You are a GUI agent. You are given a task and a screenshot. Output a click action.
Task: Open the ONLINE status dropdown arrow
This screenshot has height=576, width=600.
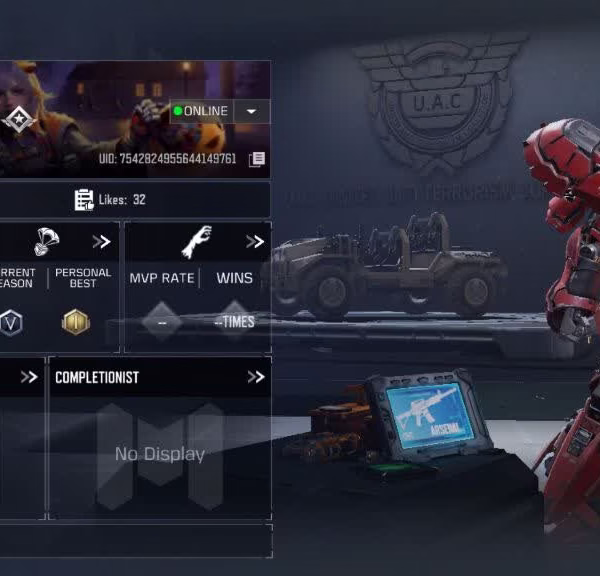click(x=251, y=111)
